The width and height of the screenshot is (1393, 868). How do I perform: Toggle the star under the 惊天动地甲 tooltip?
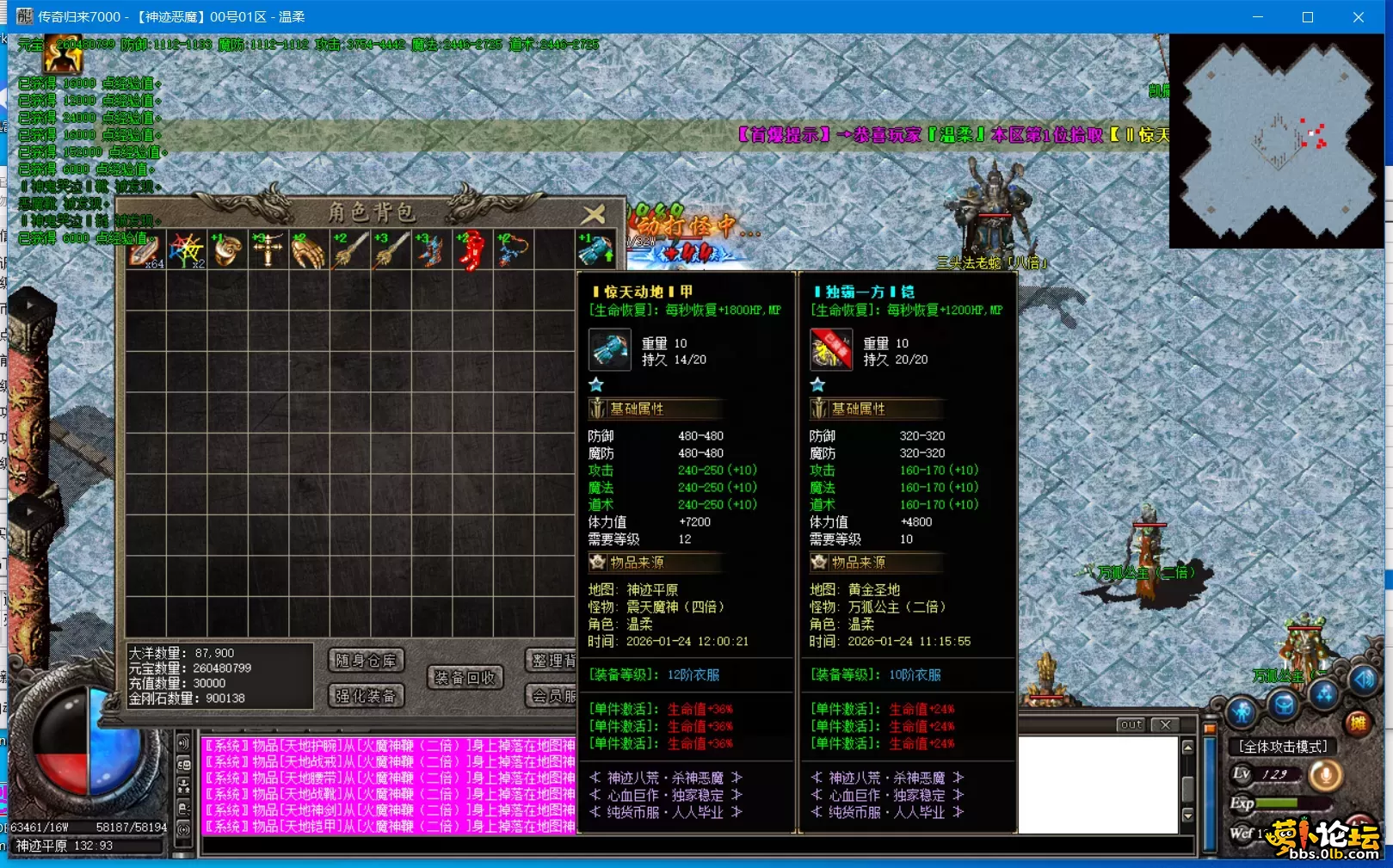[x=596, y=385]
